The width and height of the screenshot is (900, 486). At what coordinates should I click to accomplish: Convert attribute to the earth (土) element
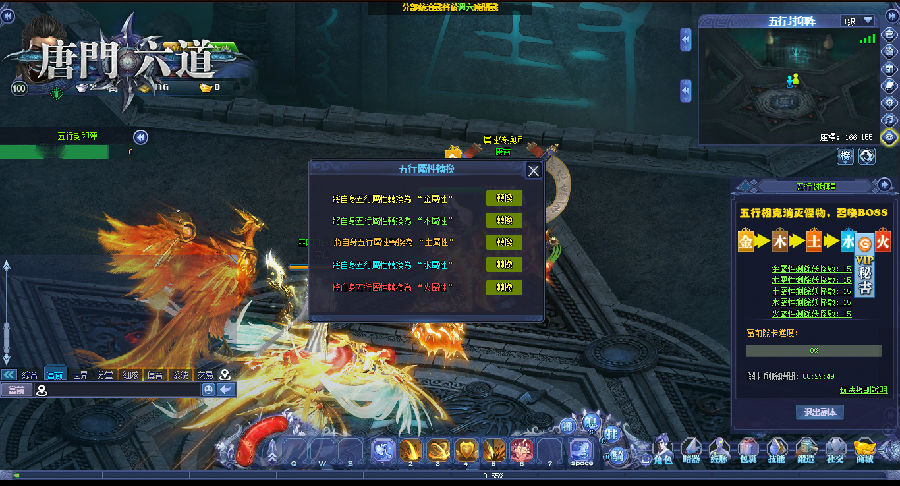coord(504,242)
